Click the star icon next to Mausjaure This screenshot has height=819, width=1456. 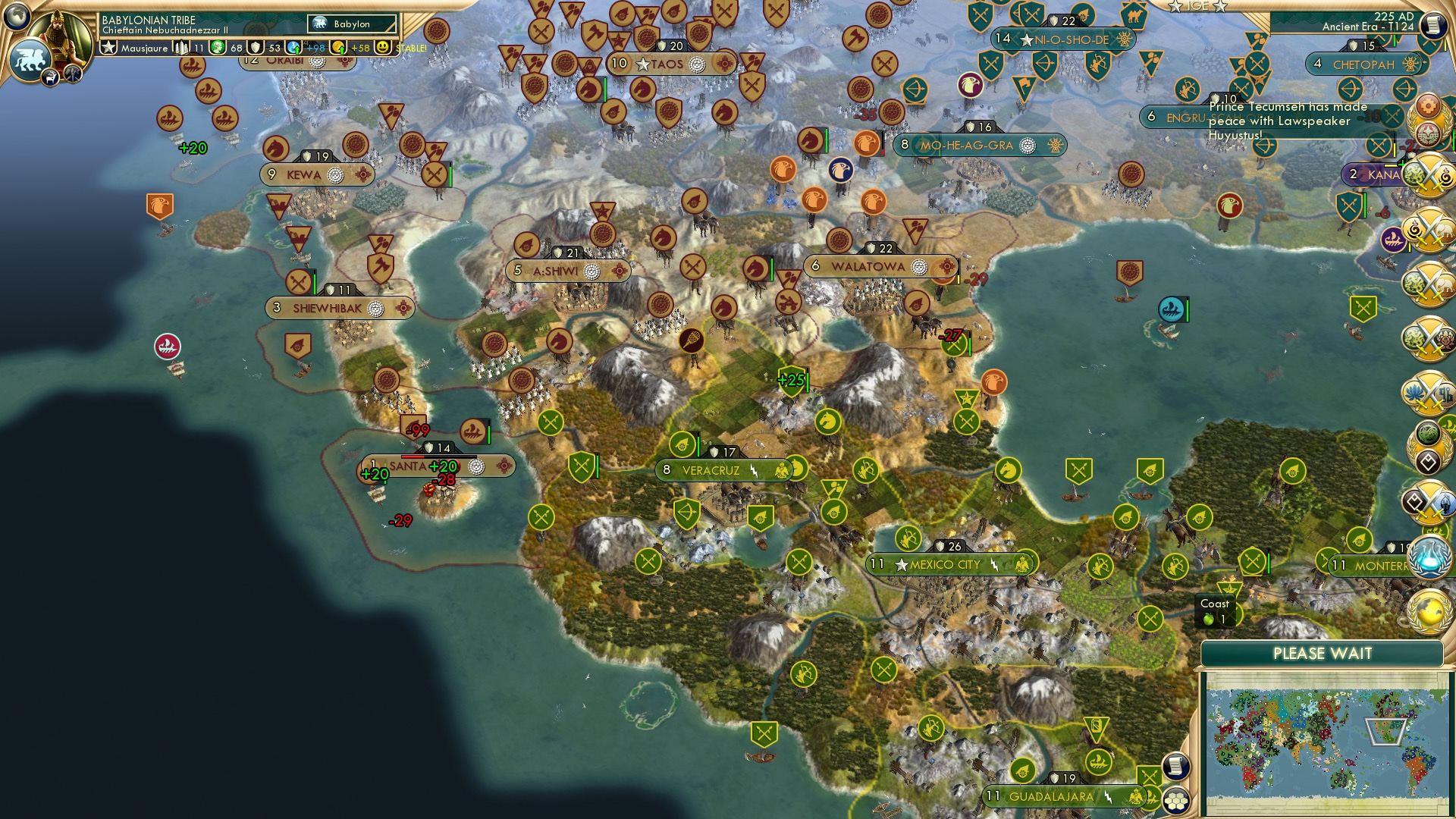pos(109,46)
